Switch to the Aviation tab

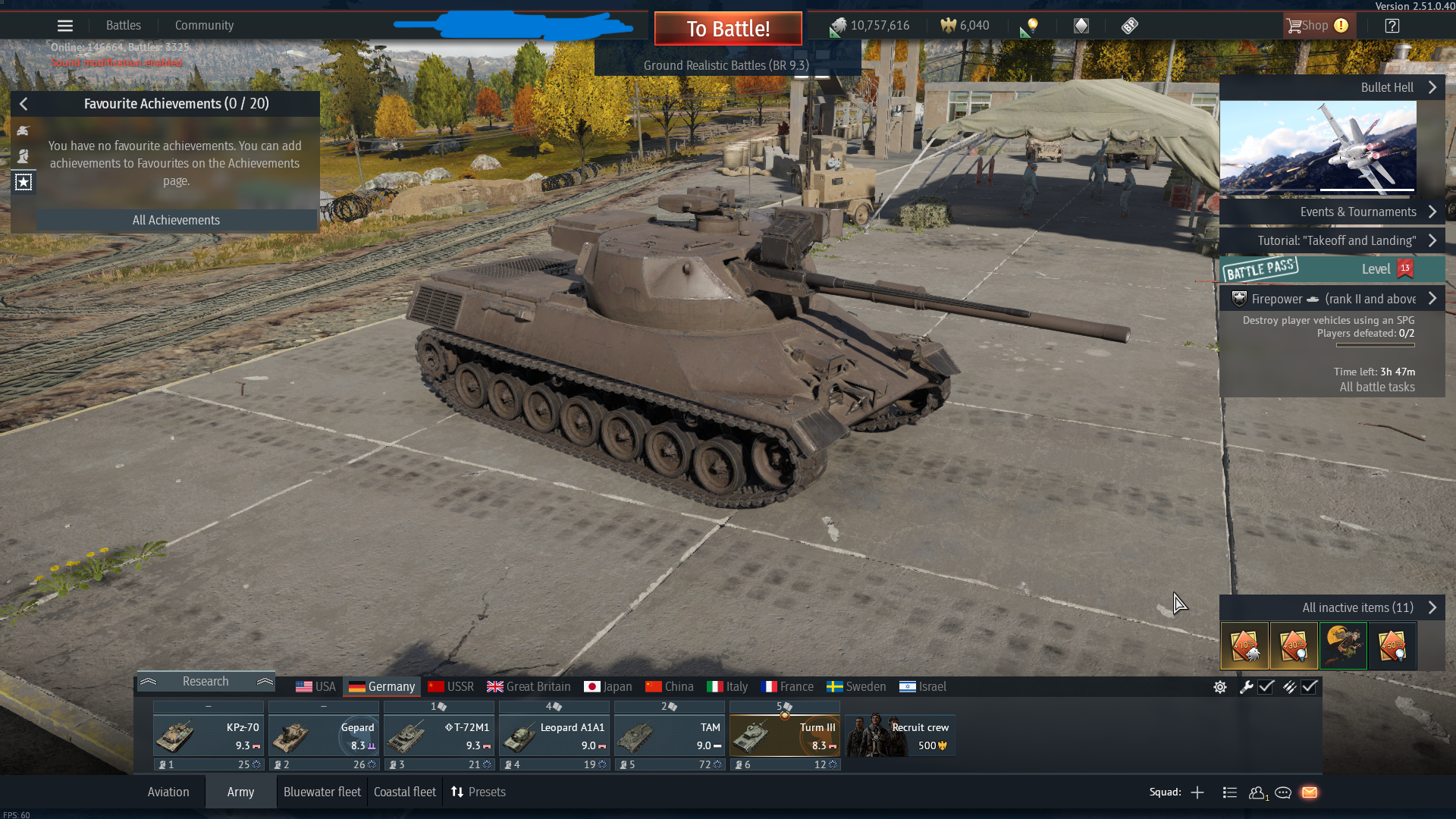click(168, 792)
